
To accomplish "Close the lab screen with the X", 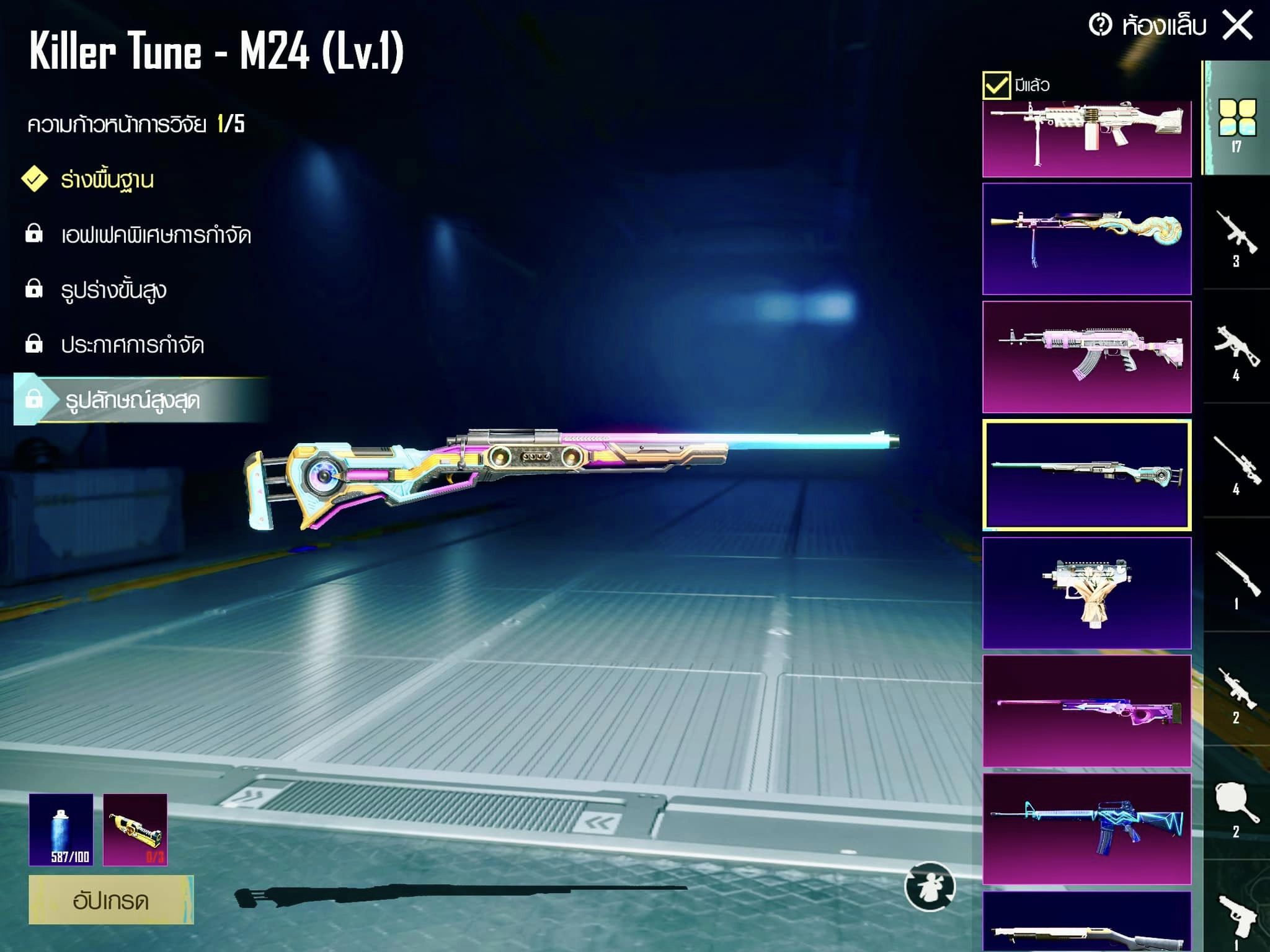I will (x=1238, y=26).
